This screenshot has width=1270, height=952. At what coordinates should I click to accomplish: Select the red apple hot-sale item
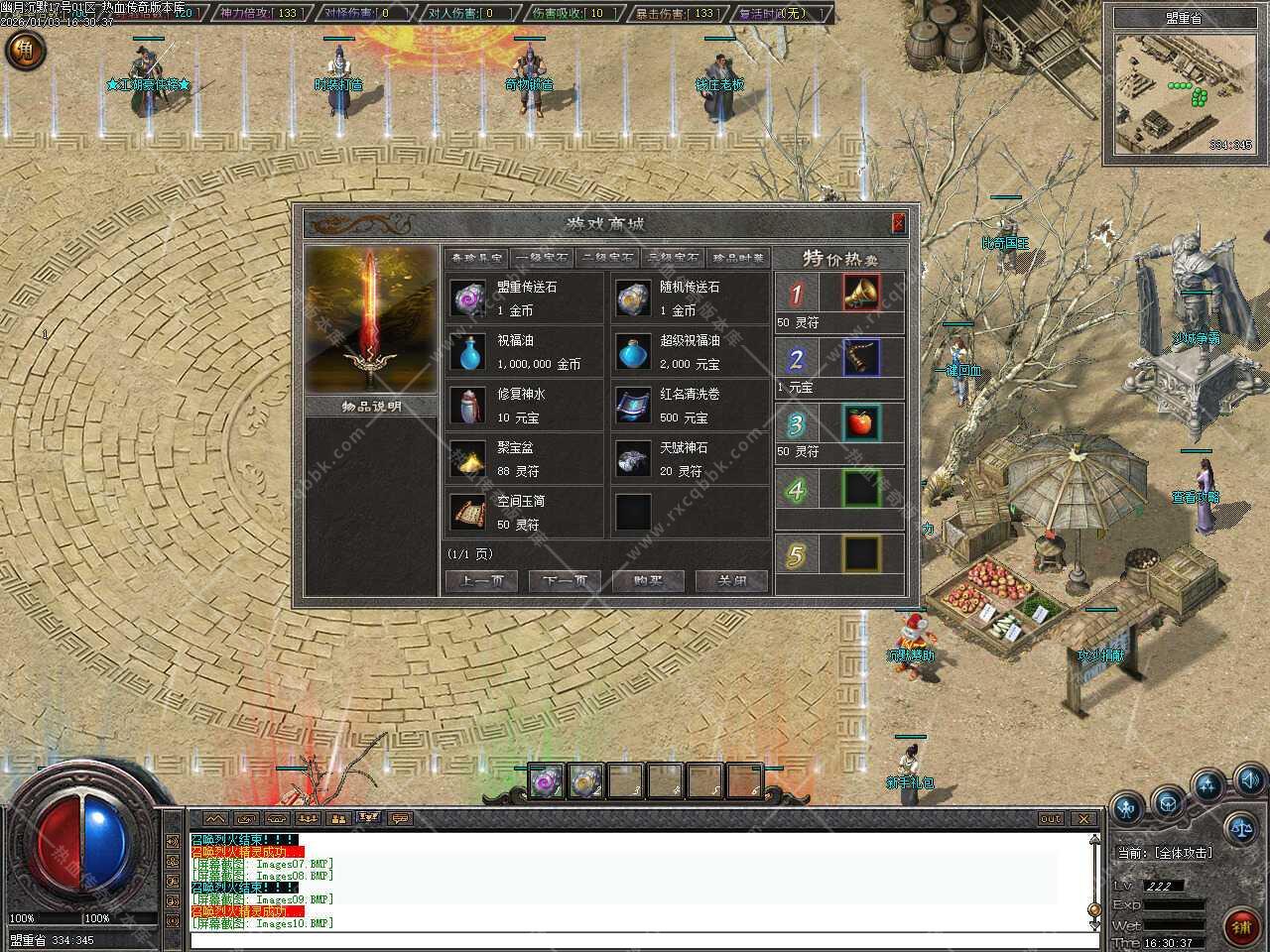pyautogui.click(x=861, y=423)
